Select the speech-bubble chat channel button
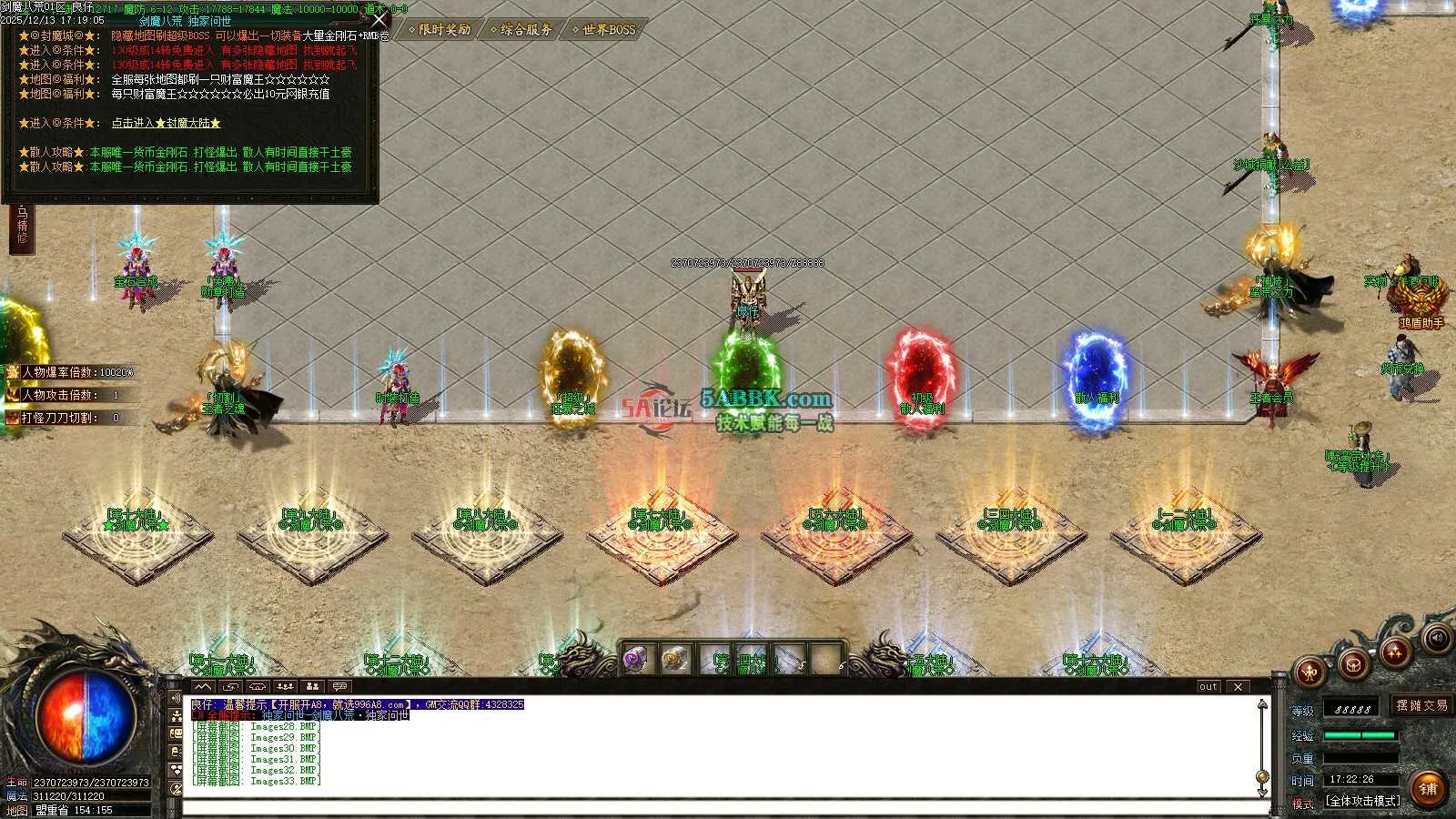This screenshot has width=1456, height=819. point(339,686)
